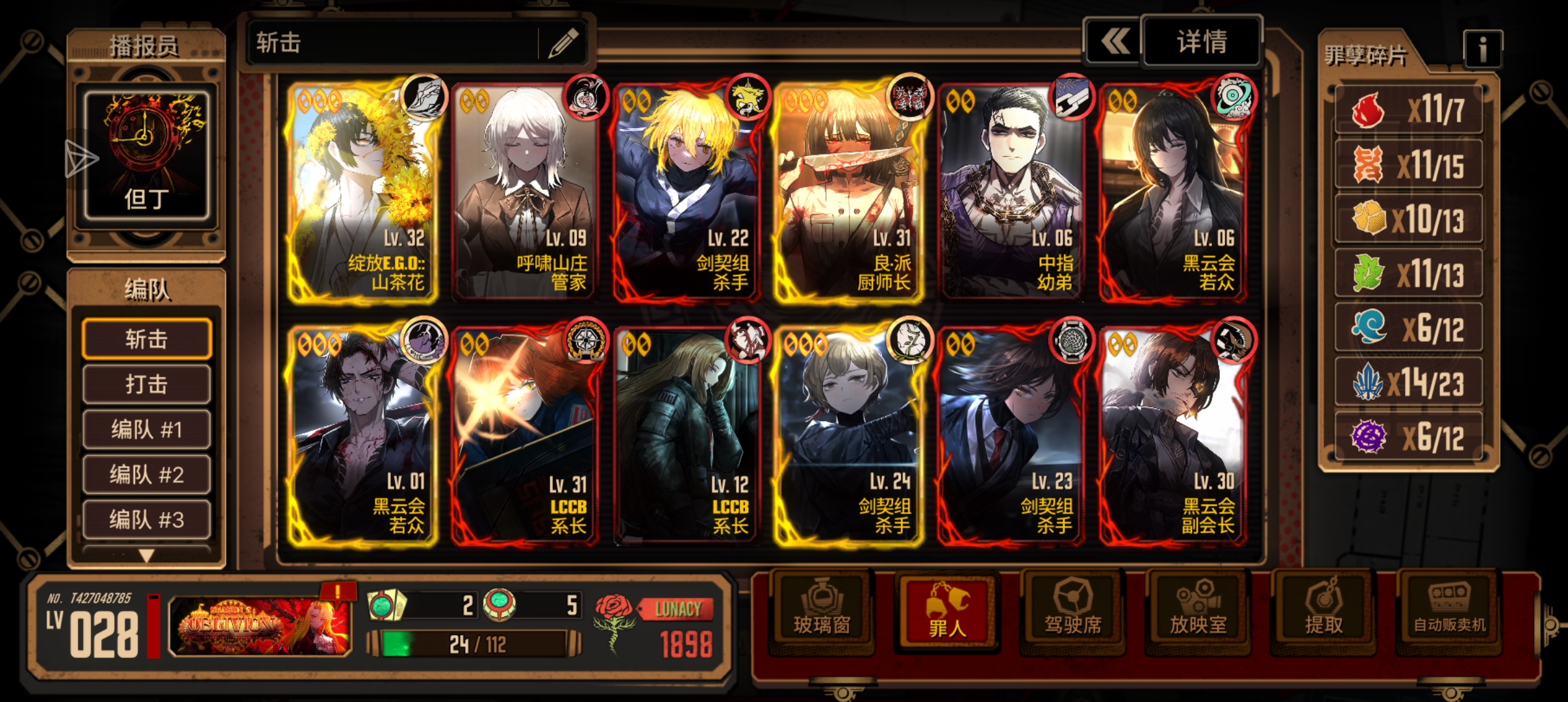Choose 编队 #2 from the team list

(147, 474)
